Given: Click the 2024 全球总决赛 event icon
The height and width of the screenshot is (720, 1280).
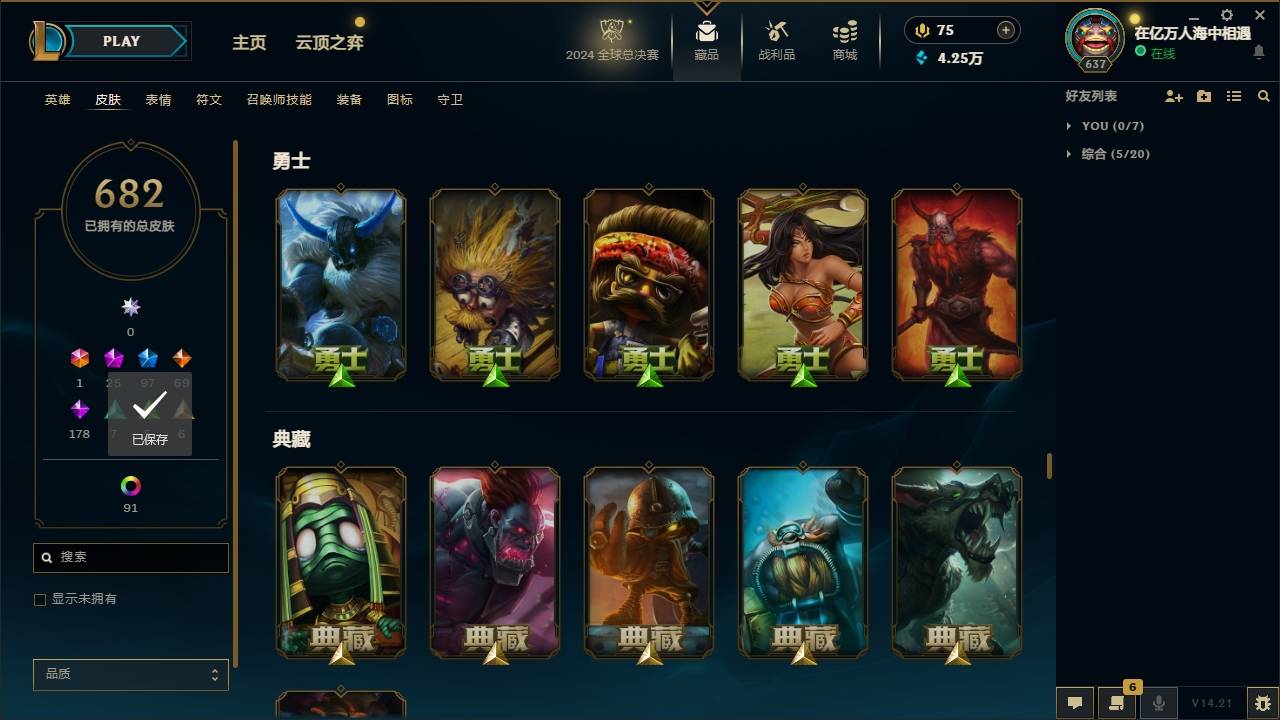Looking at the screenshot, I should tap(612, 35).
